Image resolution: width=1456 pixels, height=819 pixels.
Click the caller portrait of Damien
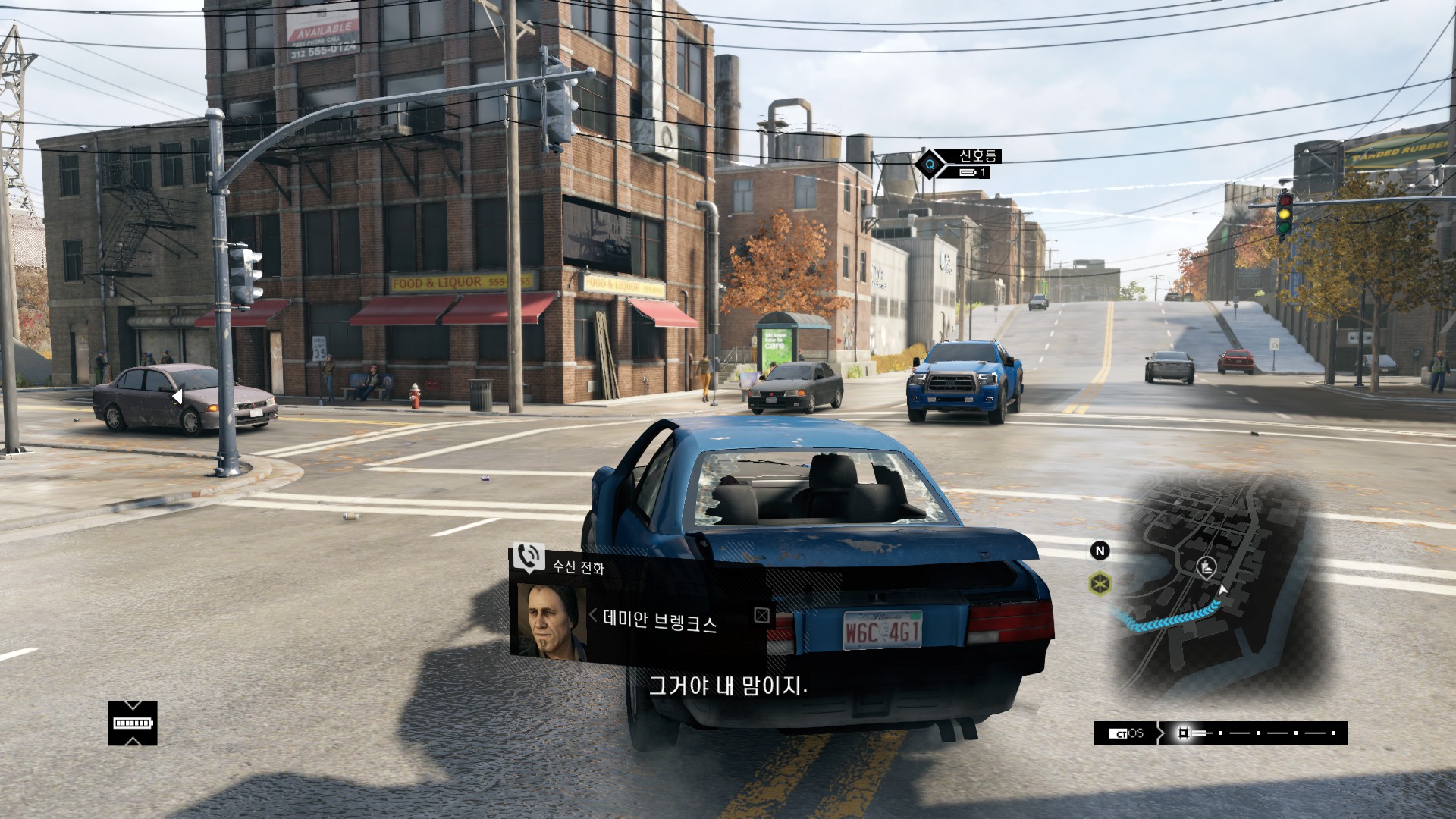point(551,621)
